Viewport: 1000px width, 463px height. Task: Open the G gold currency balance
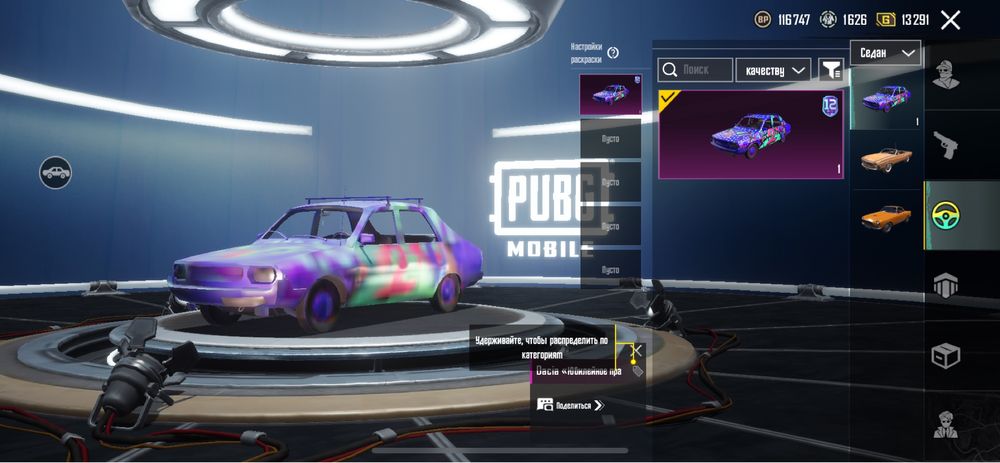click(x=901, y=20)
